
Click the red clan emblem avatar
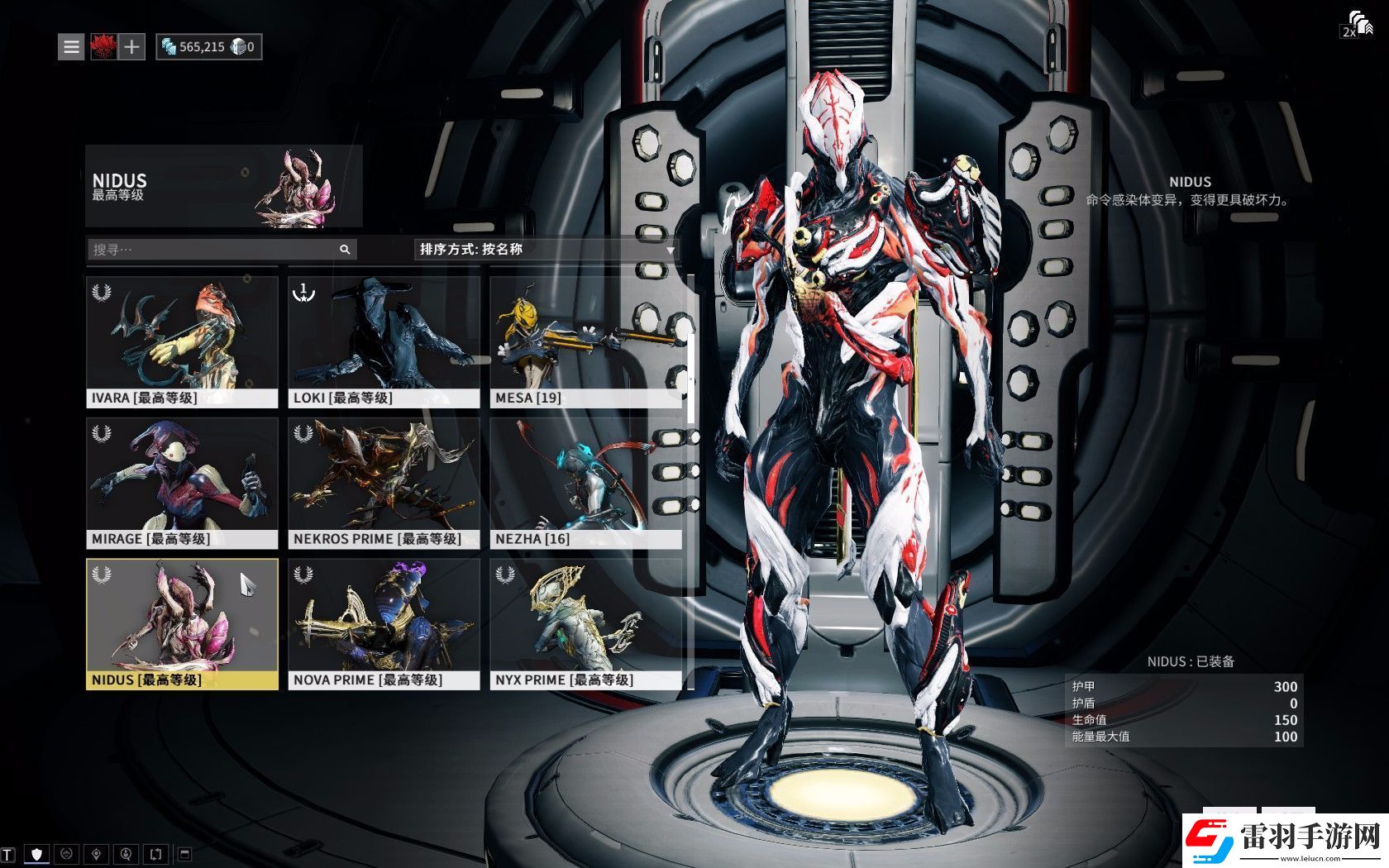tap(103, 47)
